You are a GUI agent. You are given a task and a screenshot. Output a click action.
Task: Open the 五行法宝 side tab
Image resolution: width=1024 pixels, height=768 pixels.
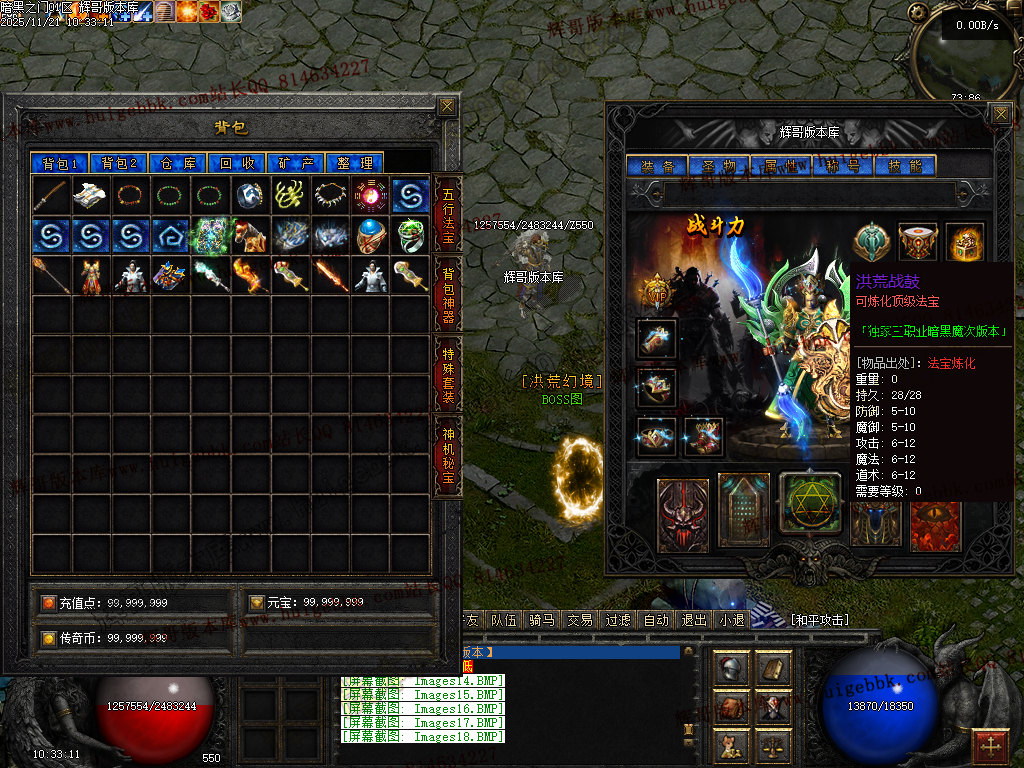(448, 216)
